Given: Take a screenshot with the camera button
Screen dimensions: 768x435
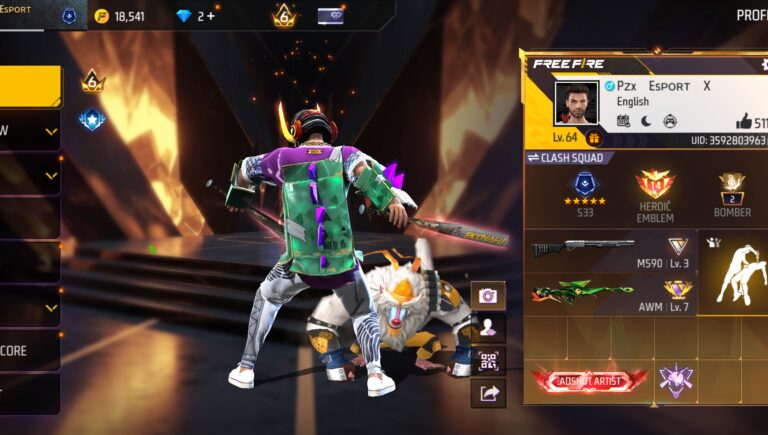Looking at the screenshot, I should tap(488, 296).
